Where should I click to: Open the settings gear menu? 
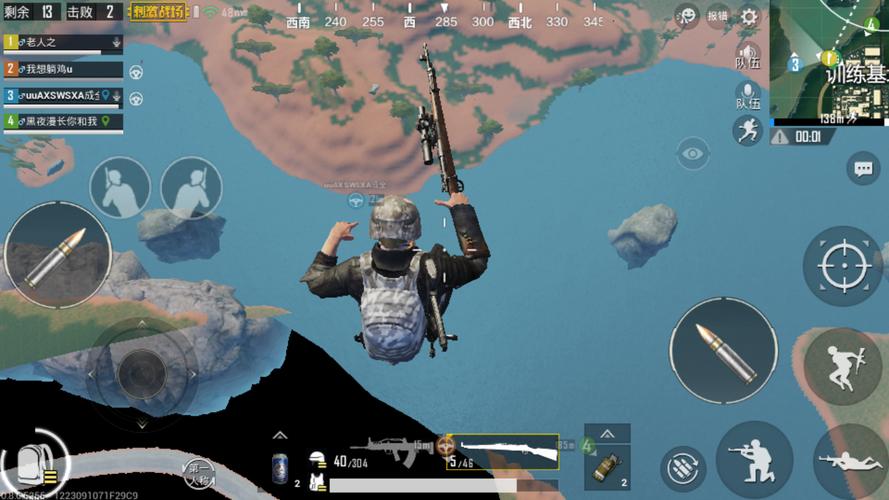pos(749,15)
